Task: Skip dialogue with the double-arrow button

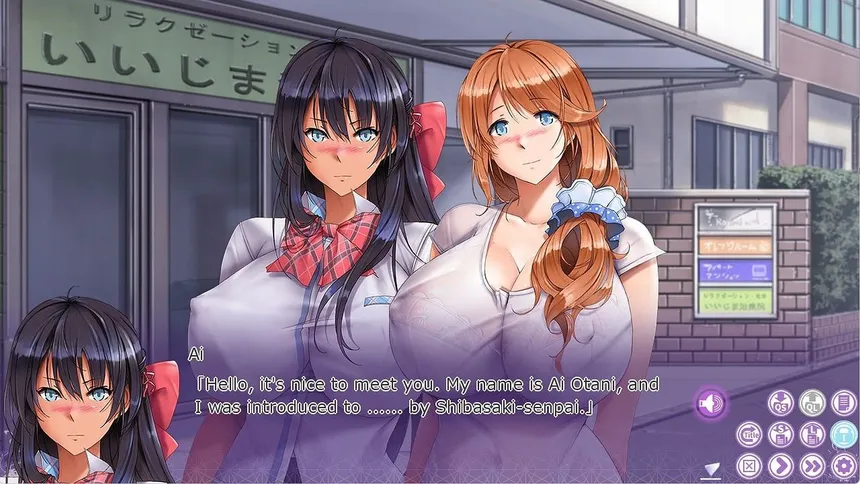Action: [813, 465]
